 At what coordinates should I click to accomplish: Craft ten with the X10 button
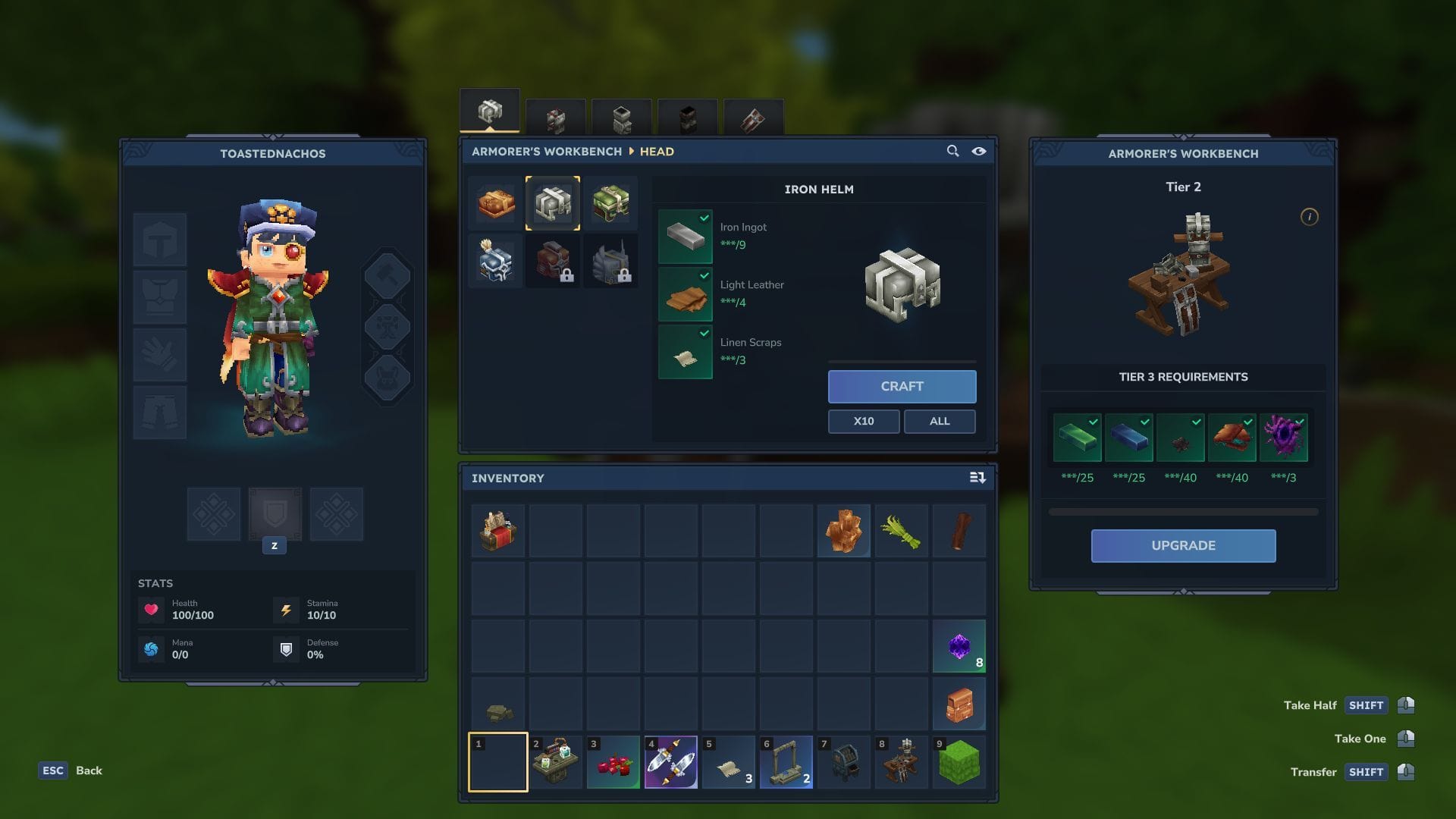tap(863, 421)
